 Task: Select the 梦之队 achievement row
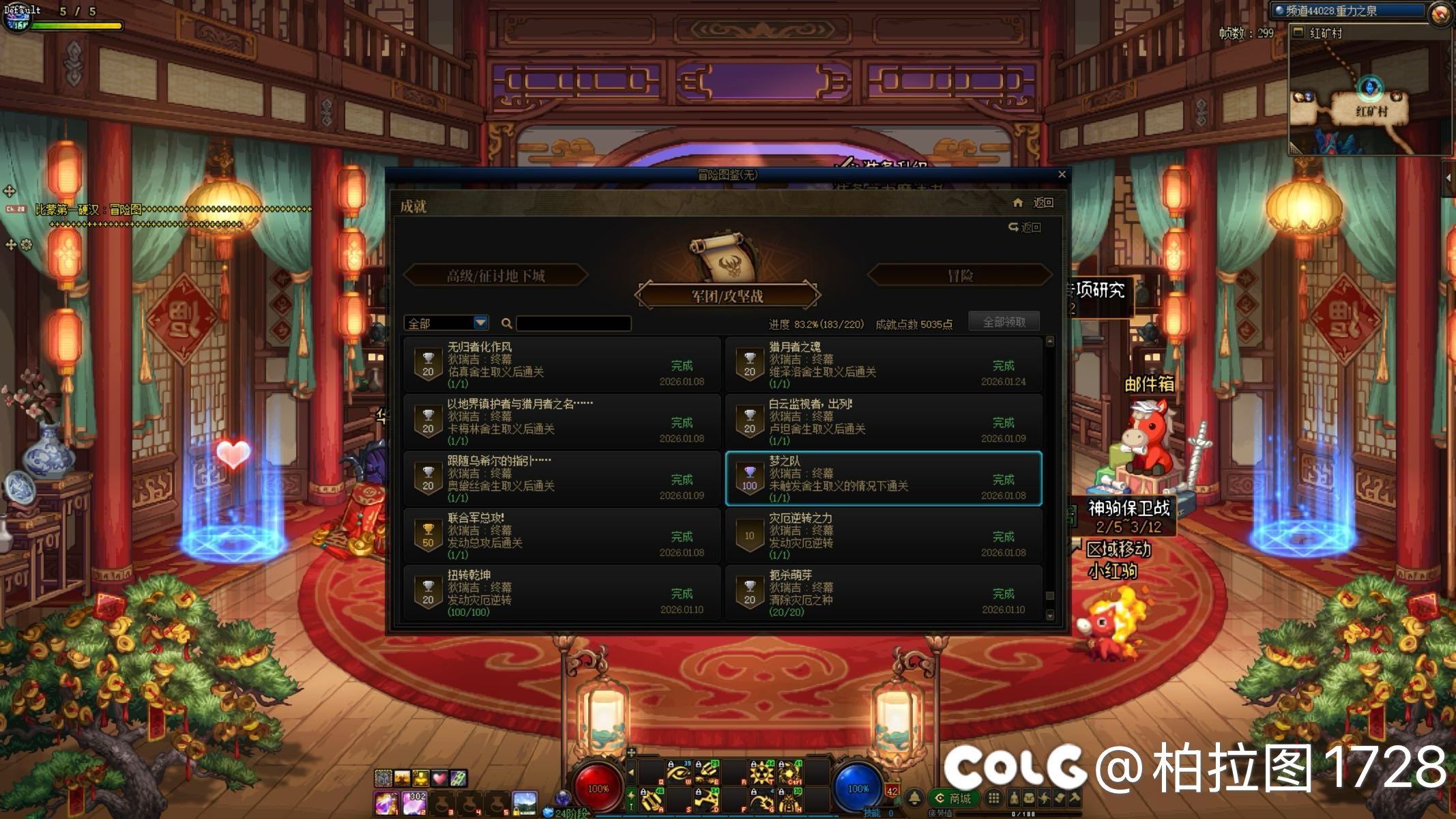(x=883, y=478)
